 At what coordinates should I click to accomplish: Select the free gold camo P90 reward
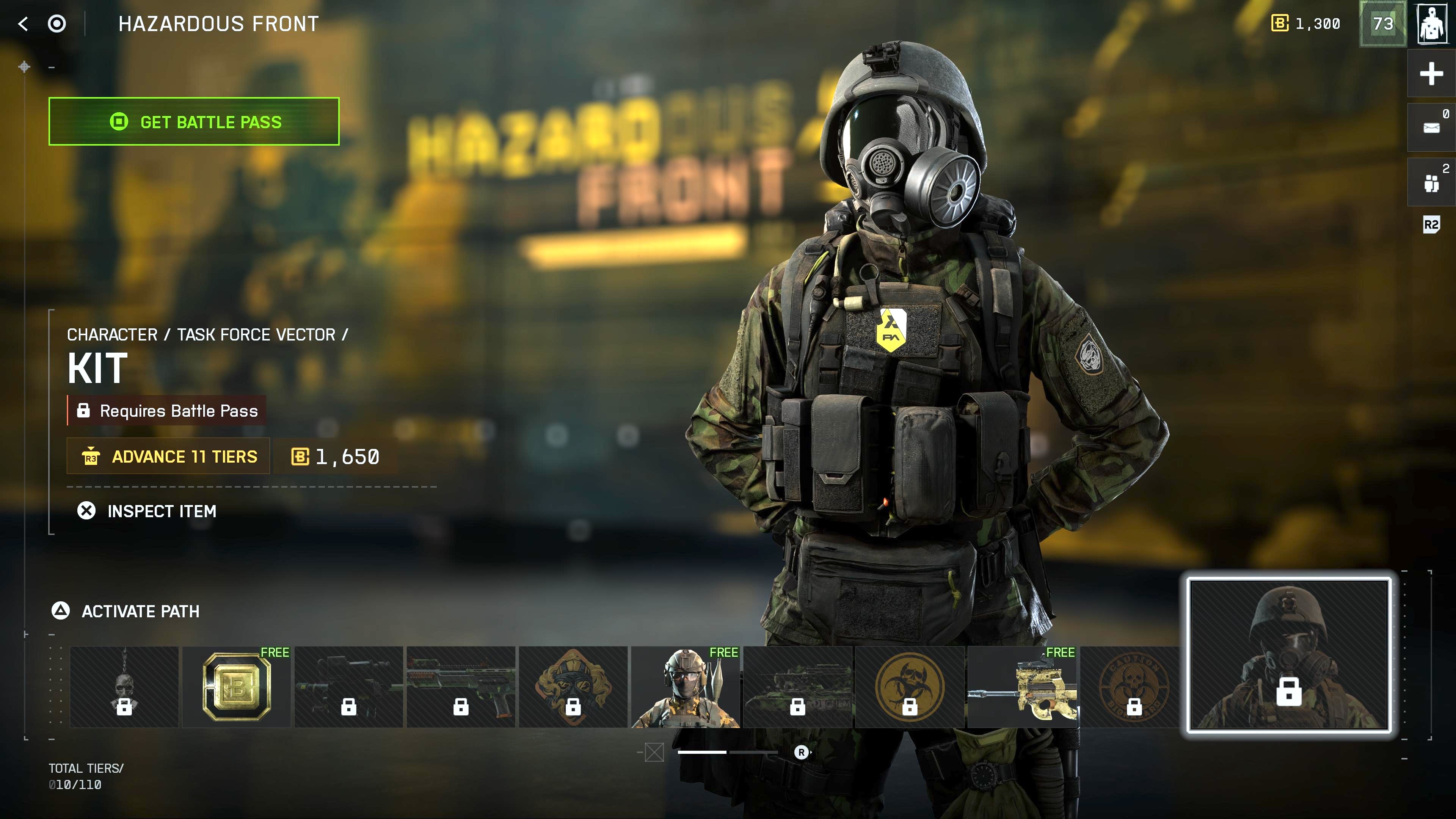click(1022, 687)
